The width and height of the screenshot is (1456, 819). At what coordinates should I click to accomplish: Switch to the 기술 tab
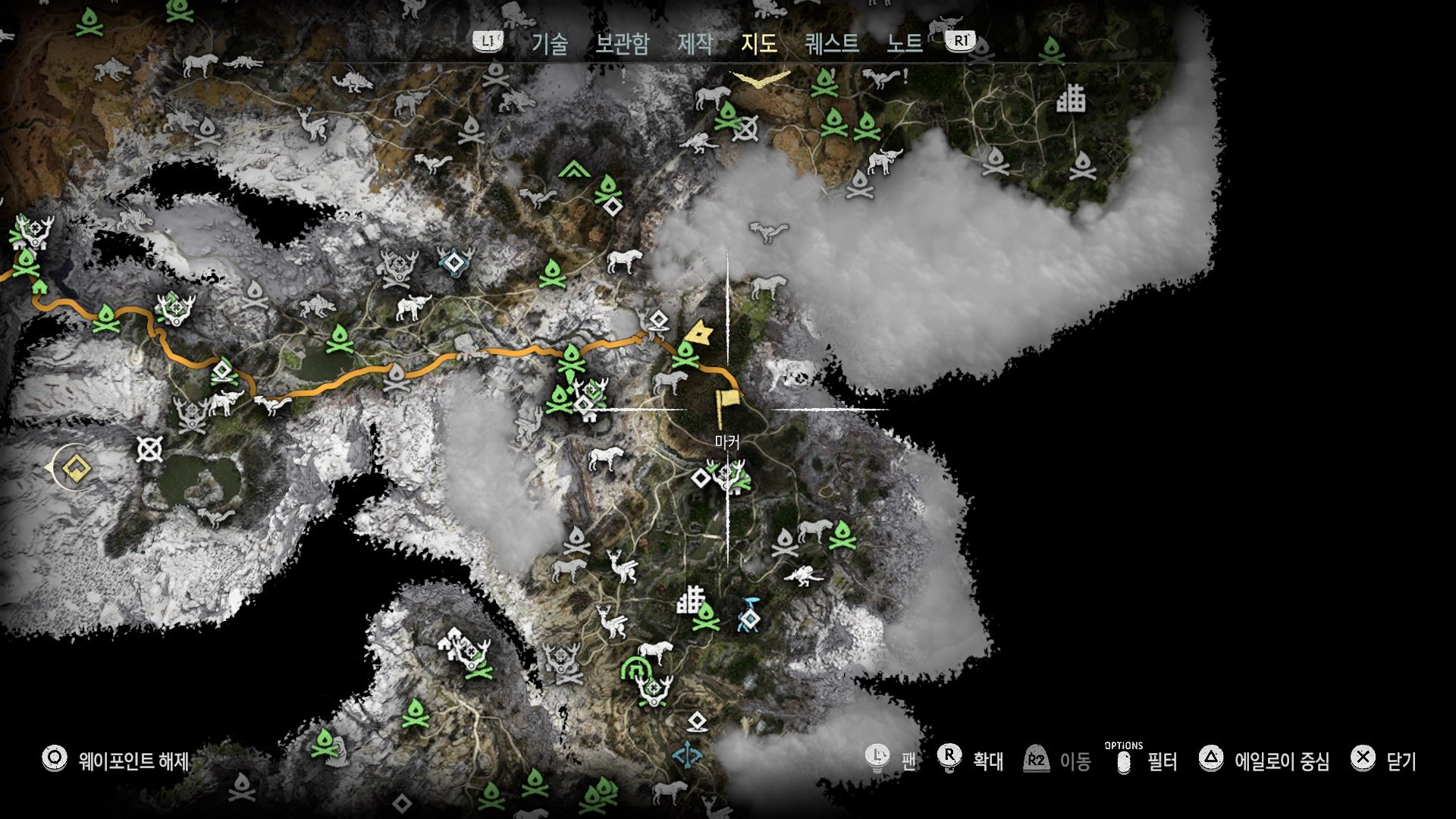coord(549,43)
